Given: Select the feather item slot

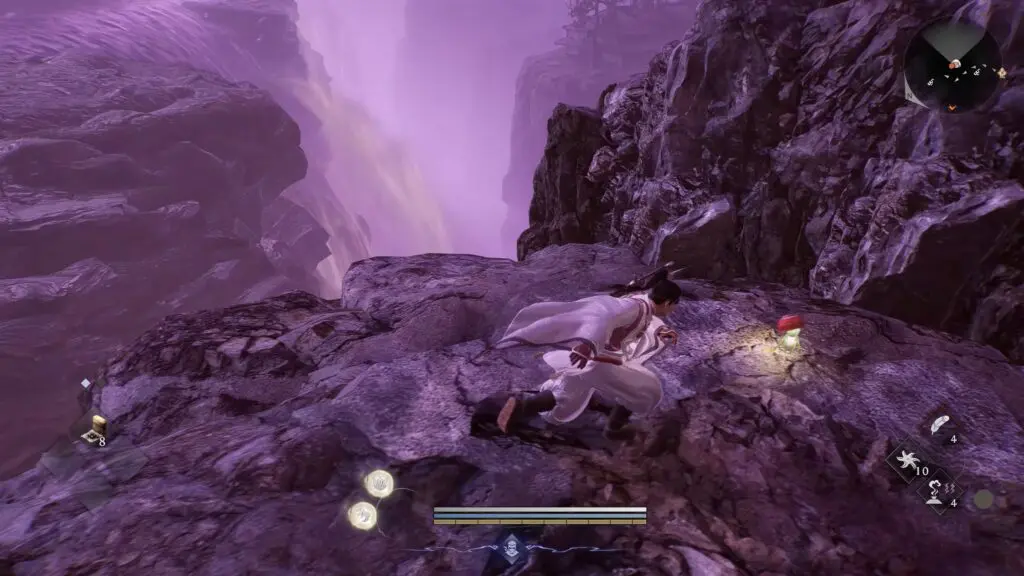Looking at the screenshot, I should 938,424.
